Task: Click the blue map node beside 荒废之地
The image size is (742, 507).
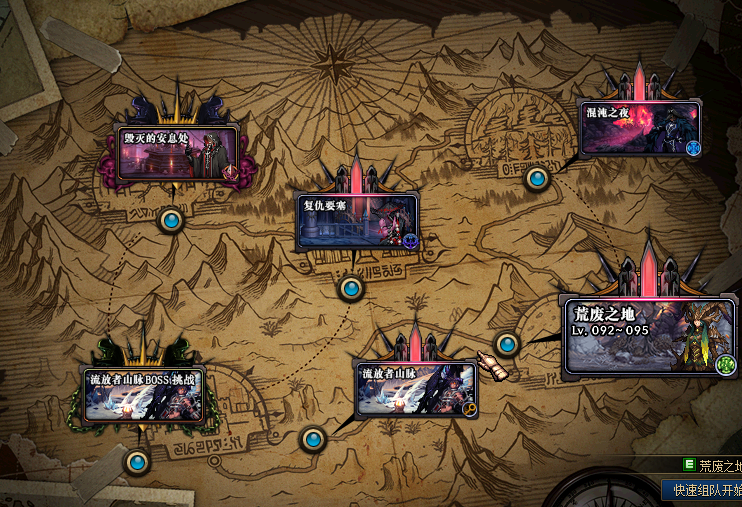Action: pyautogui.click(x=508, y=345)
